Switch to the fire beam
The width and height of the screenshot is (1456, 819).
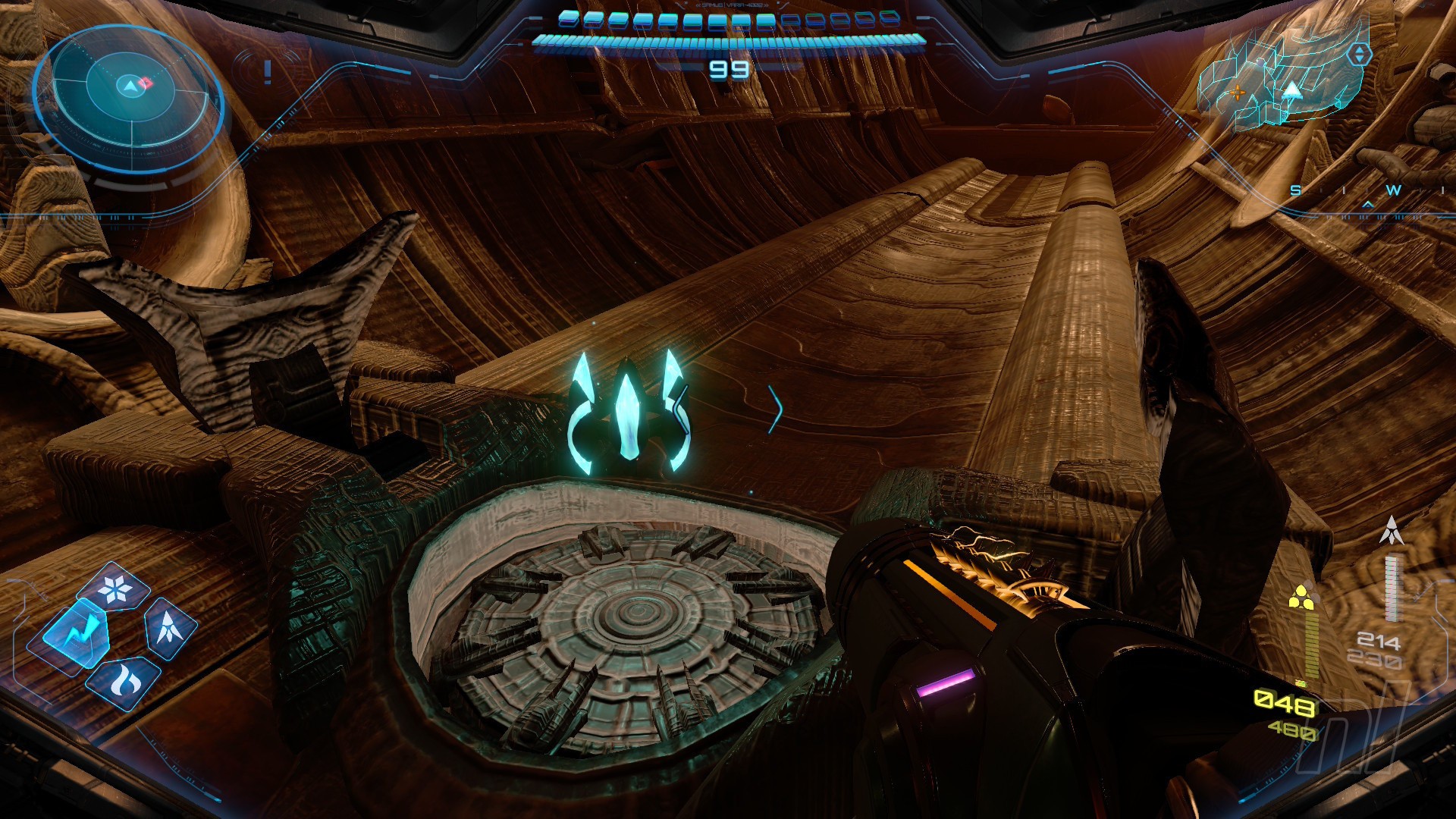point(122,680)
